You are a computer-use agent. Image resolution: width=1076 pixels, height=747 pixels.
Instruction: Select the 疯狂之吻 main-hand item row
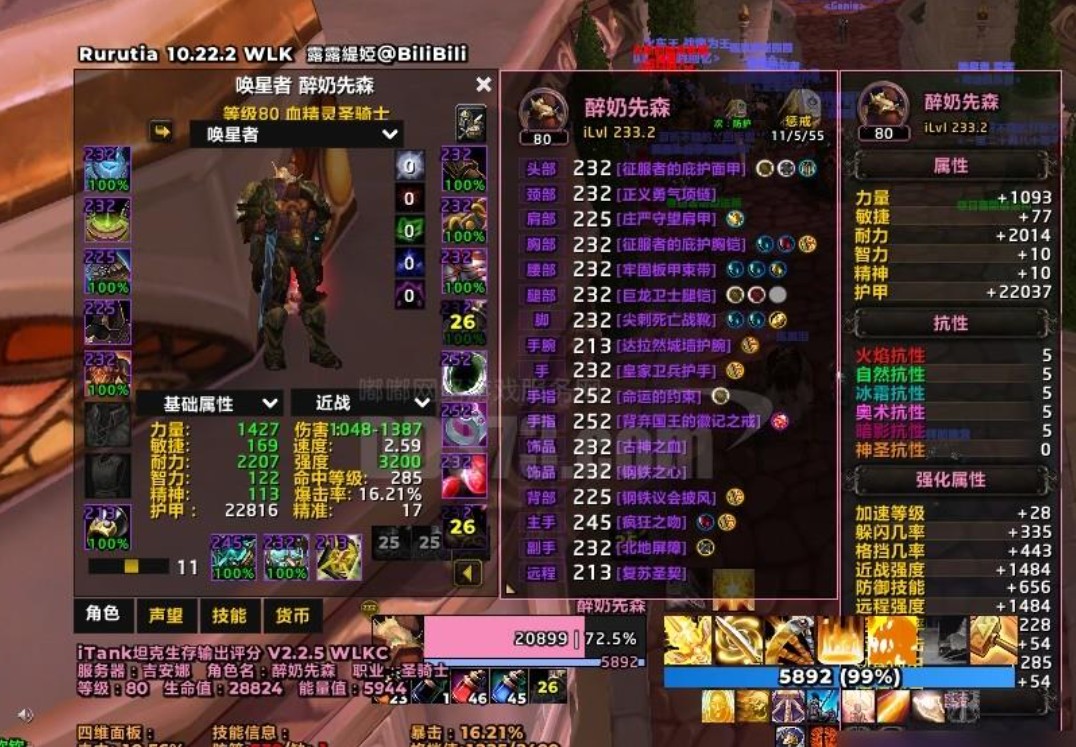coord(655,522)
